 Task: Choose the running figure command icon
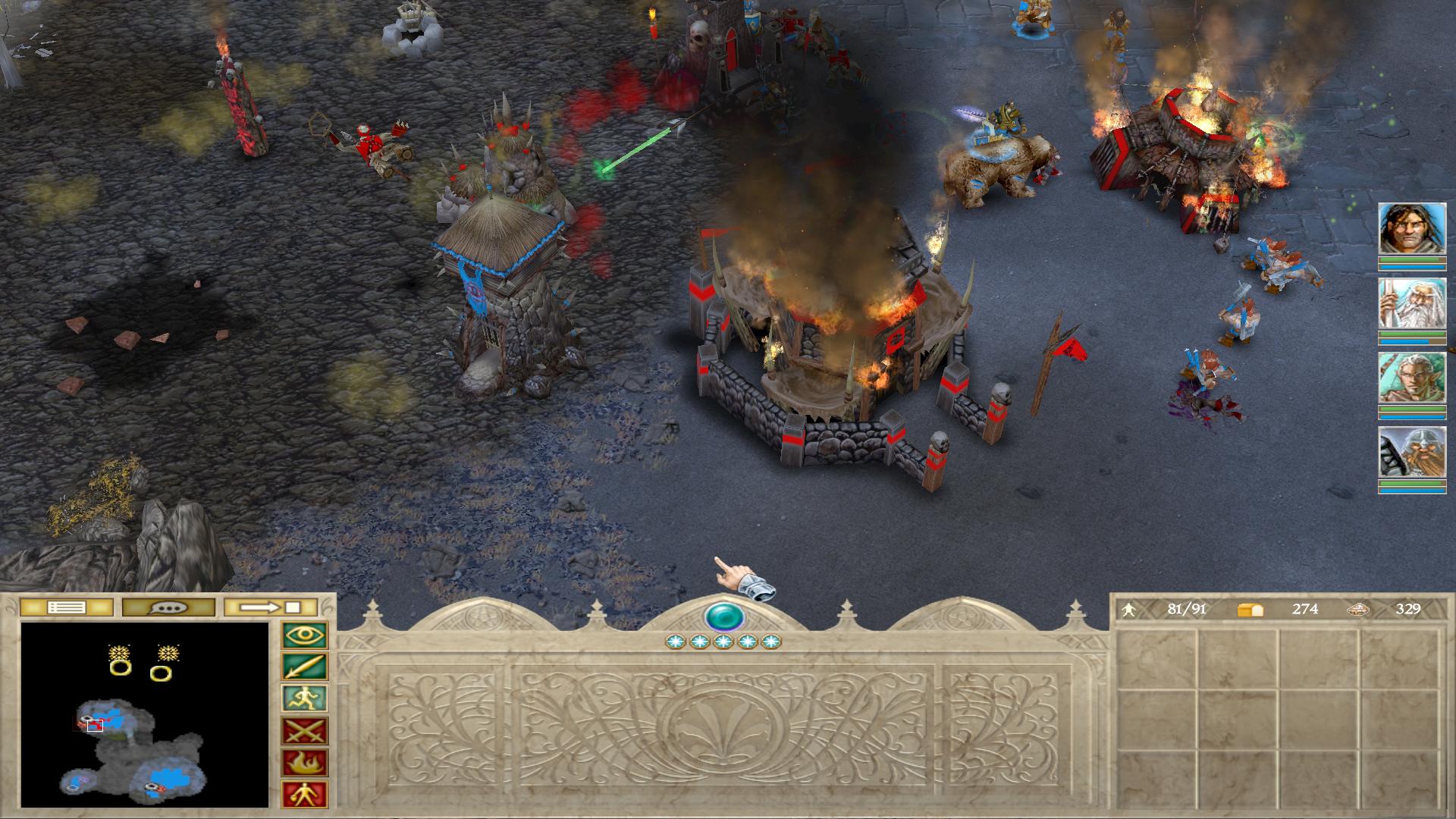305,699
